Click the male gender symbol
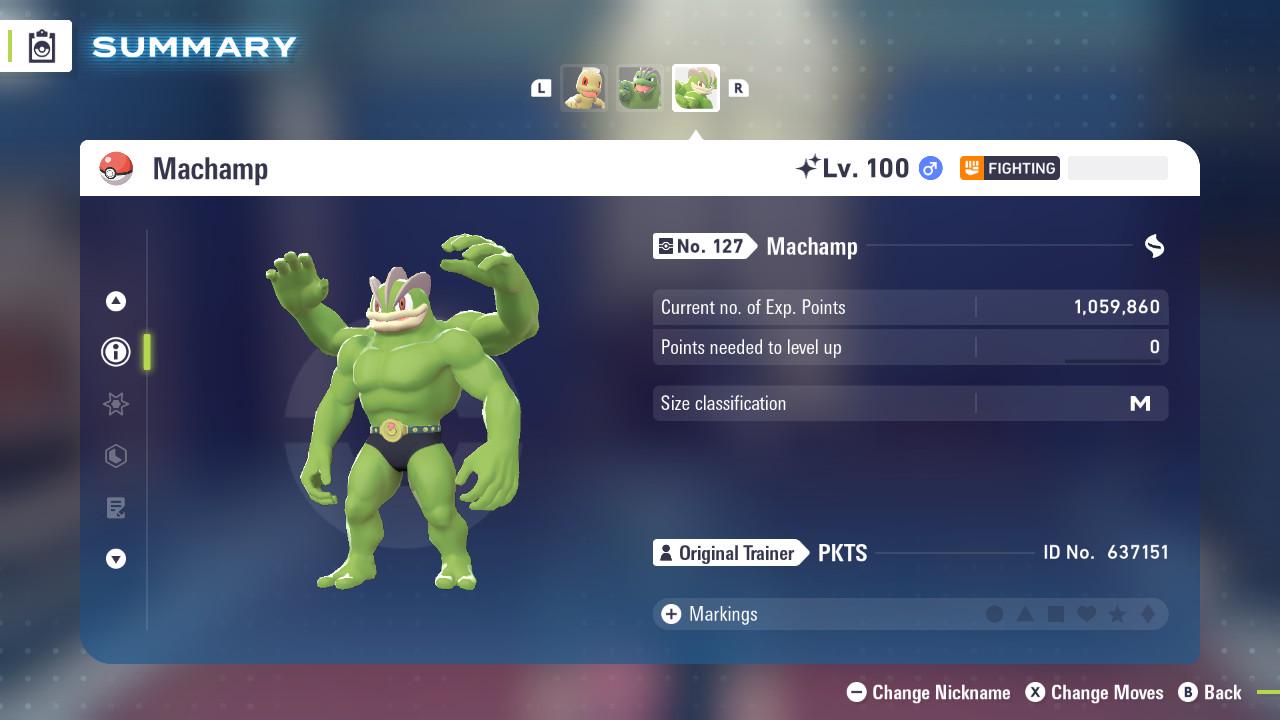Image resolution: width=1280 pixels, height=720 pixels. [x=928, y=168]
